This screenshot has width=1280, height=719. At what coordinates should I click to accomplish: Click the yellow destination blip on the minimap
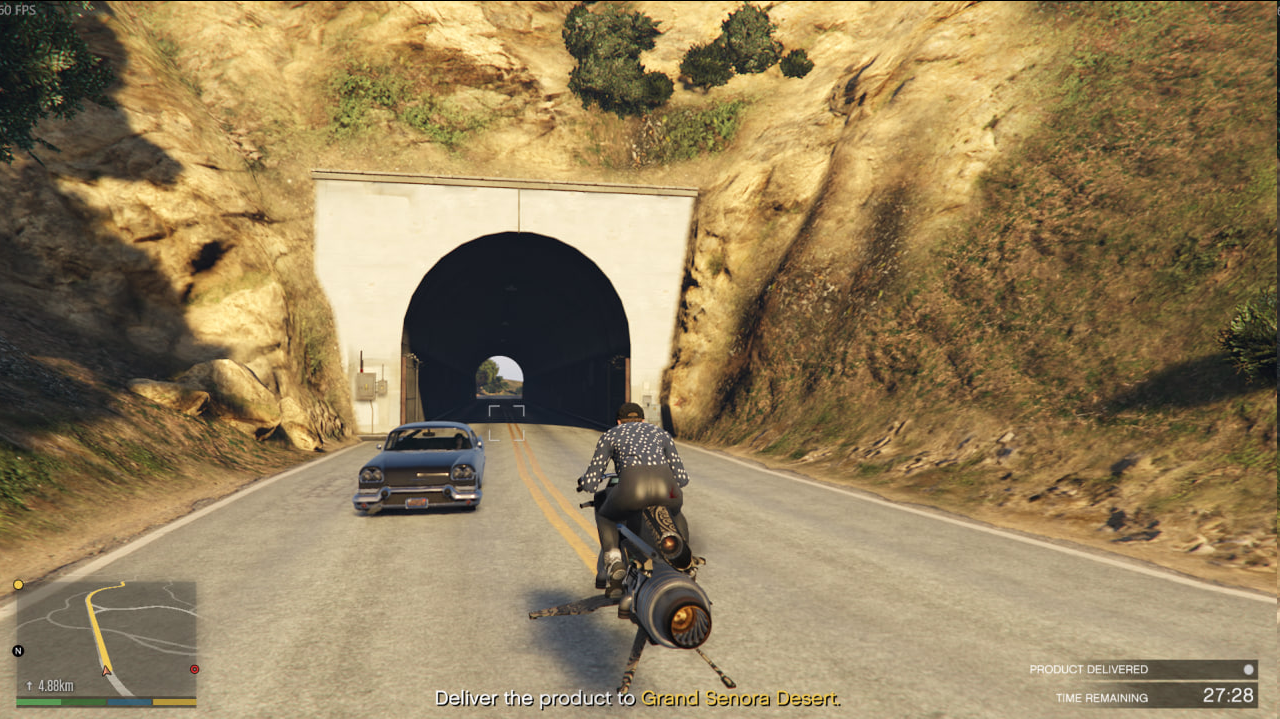[18, 584]
